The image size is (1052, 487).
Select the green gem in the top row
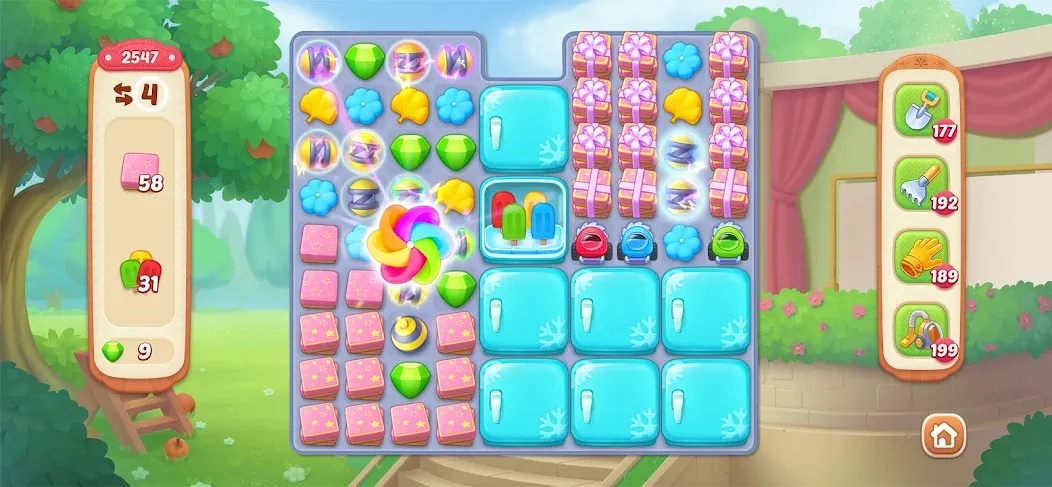tap(365, 60)
